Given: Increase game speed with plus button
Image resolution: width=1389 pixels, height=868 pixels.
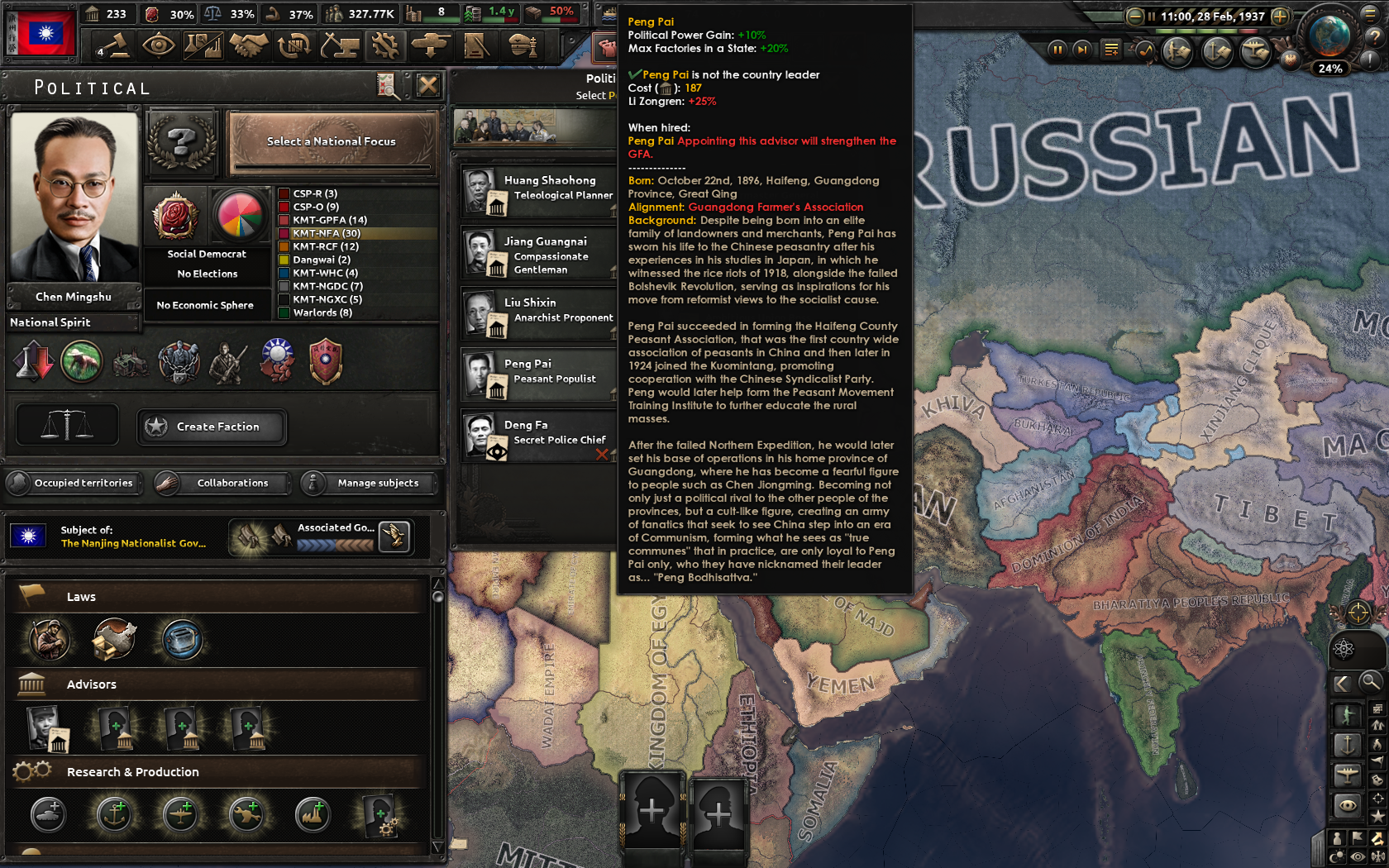Looking at the screenshot, I should tap(1280, 16).
